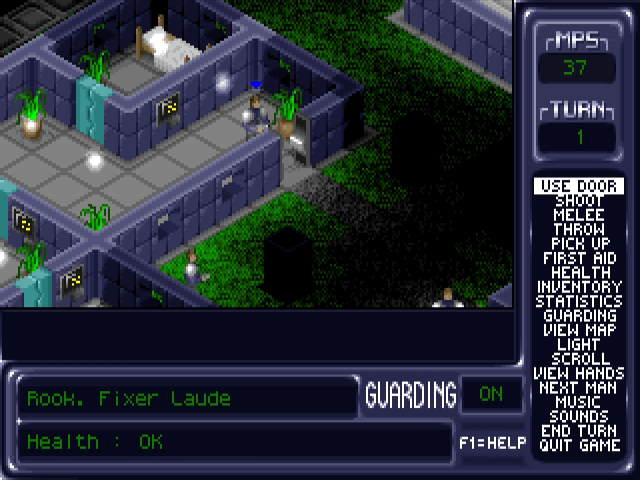Use the FIRST AID command

coord(579,258)
